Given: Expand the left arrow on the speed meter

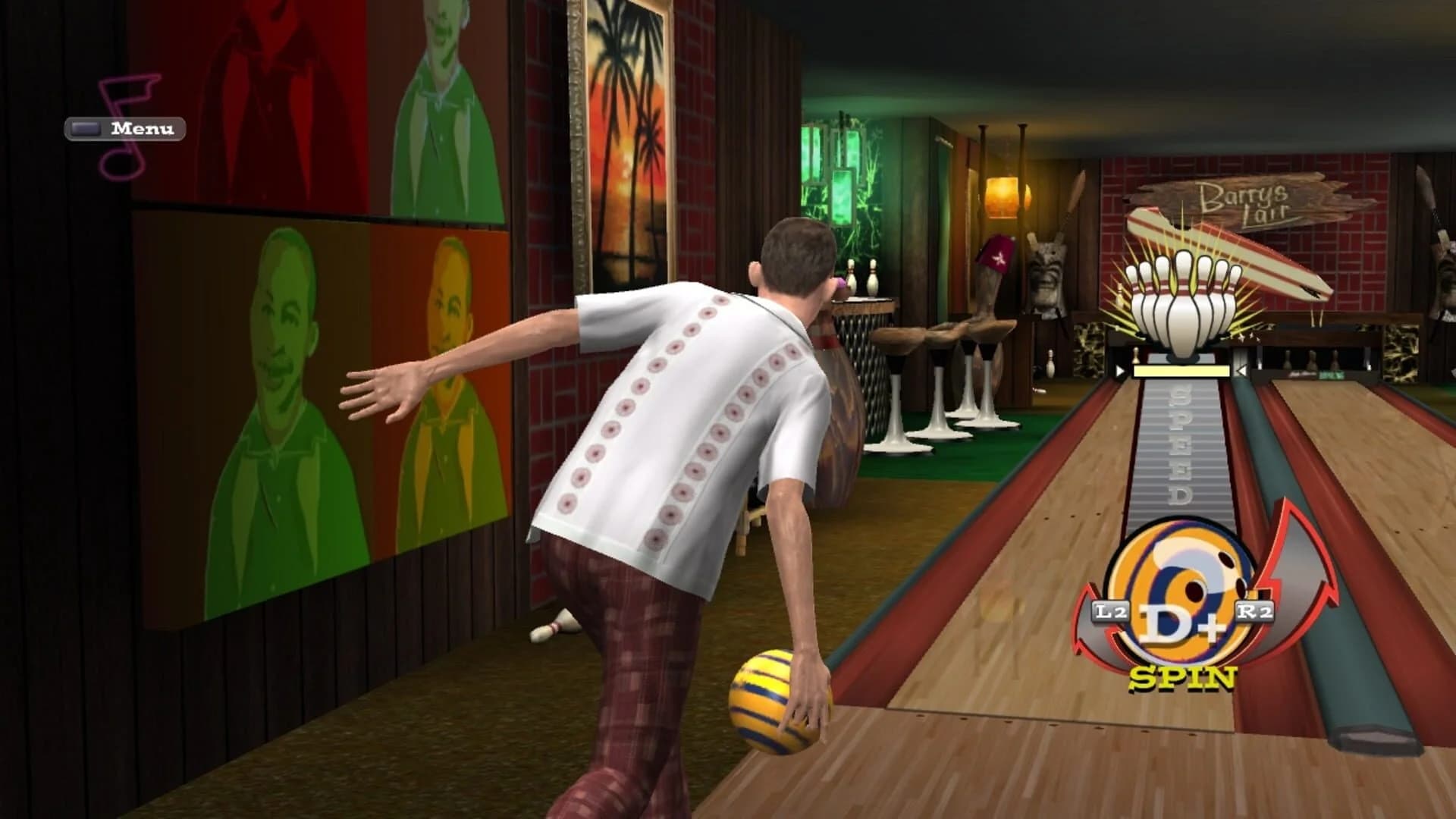Looking at the screenshot, I should [x=1119, y=369].
